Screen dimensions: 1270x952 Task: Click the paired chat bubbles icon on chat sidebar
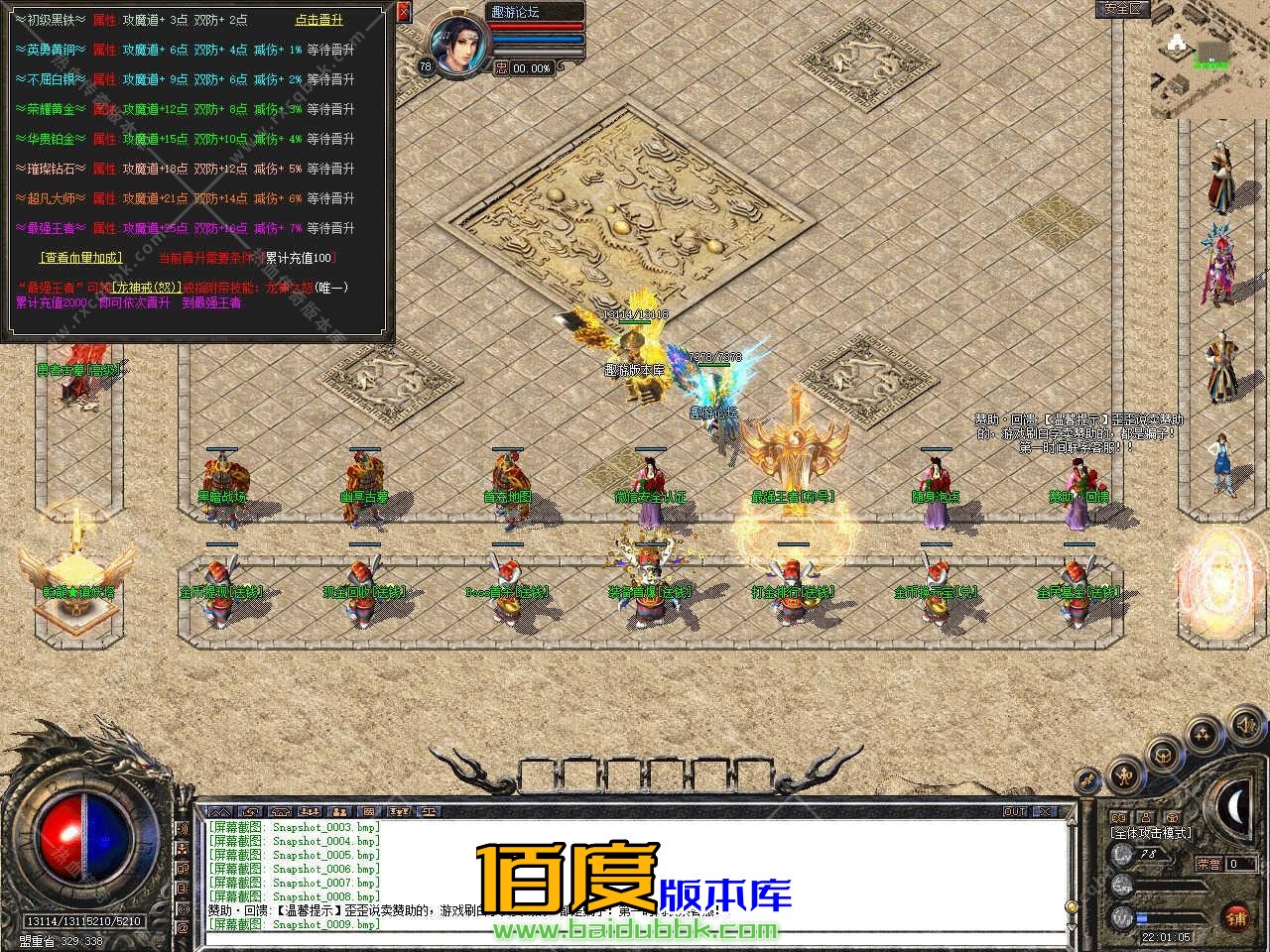pos(182,870)
